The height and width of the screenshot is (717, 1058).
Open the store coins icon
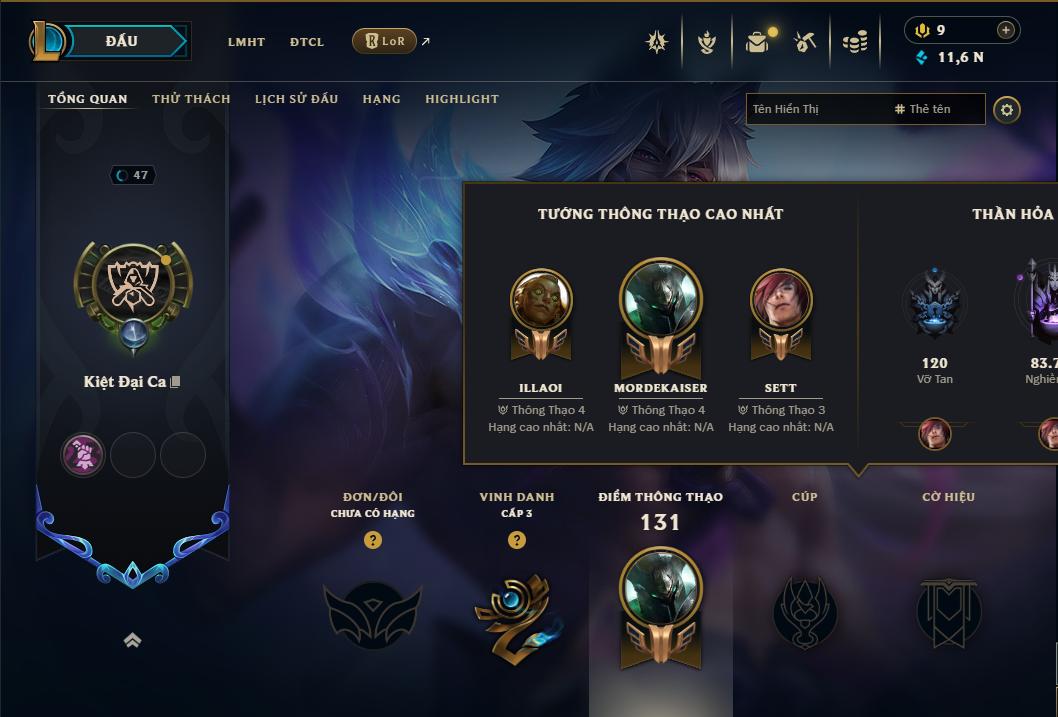click(854, 42)
